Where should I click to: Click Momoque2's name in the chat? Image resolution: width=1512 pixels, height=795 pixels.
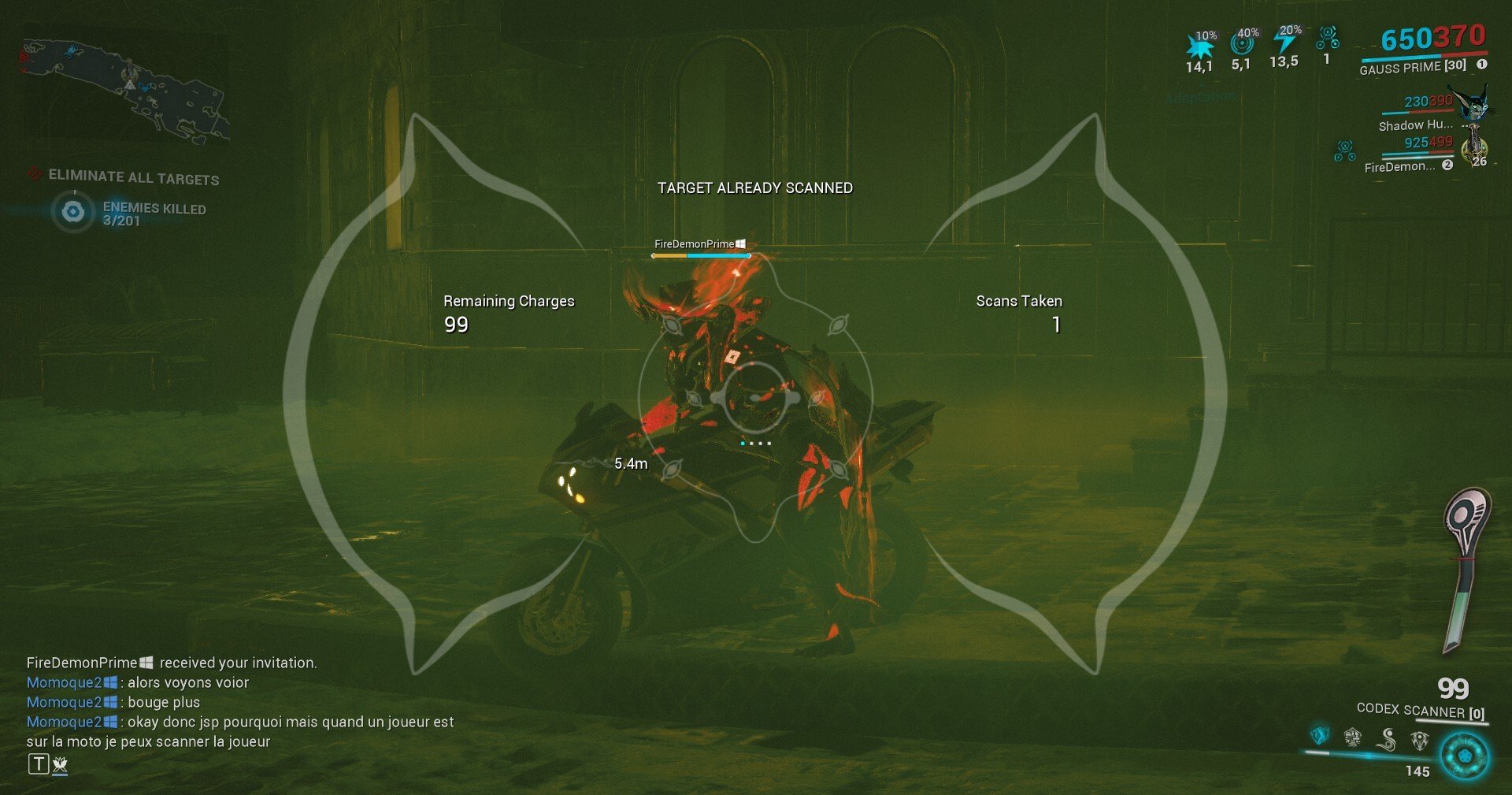pyautogui.click(x=63, y=682)
